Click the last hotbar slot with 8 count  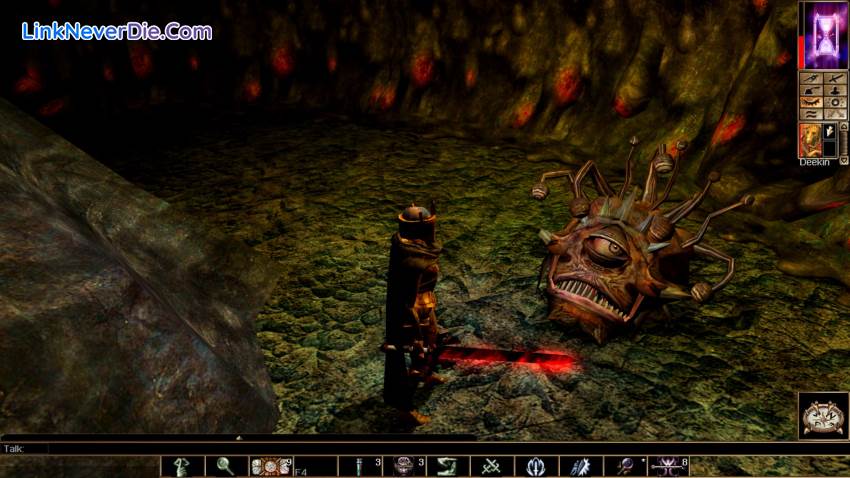pyautogui.click(x=668, y=466)
